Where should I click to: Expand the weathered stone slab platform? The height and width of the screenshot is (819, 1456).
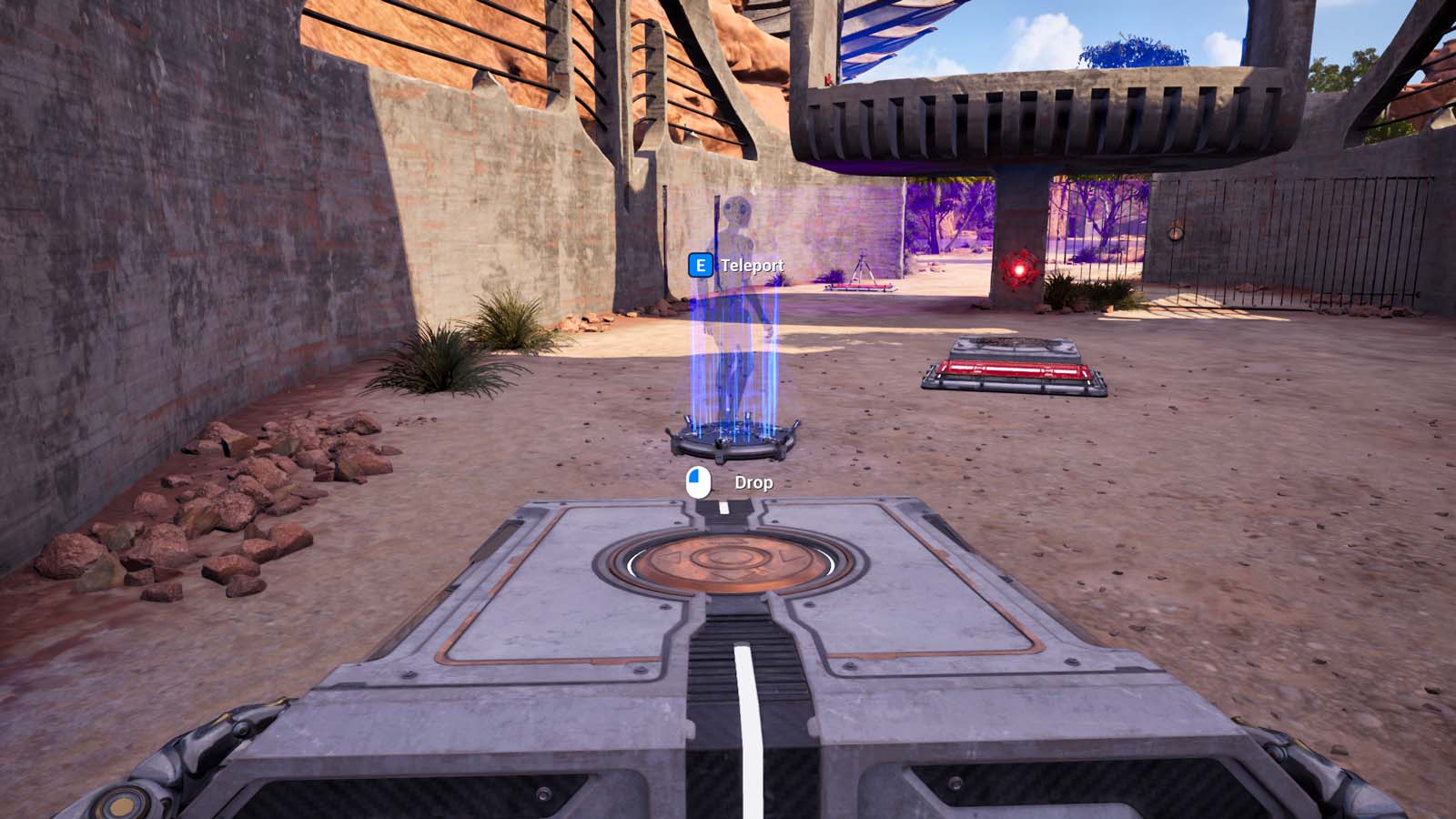1015,348
